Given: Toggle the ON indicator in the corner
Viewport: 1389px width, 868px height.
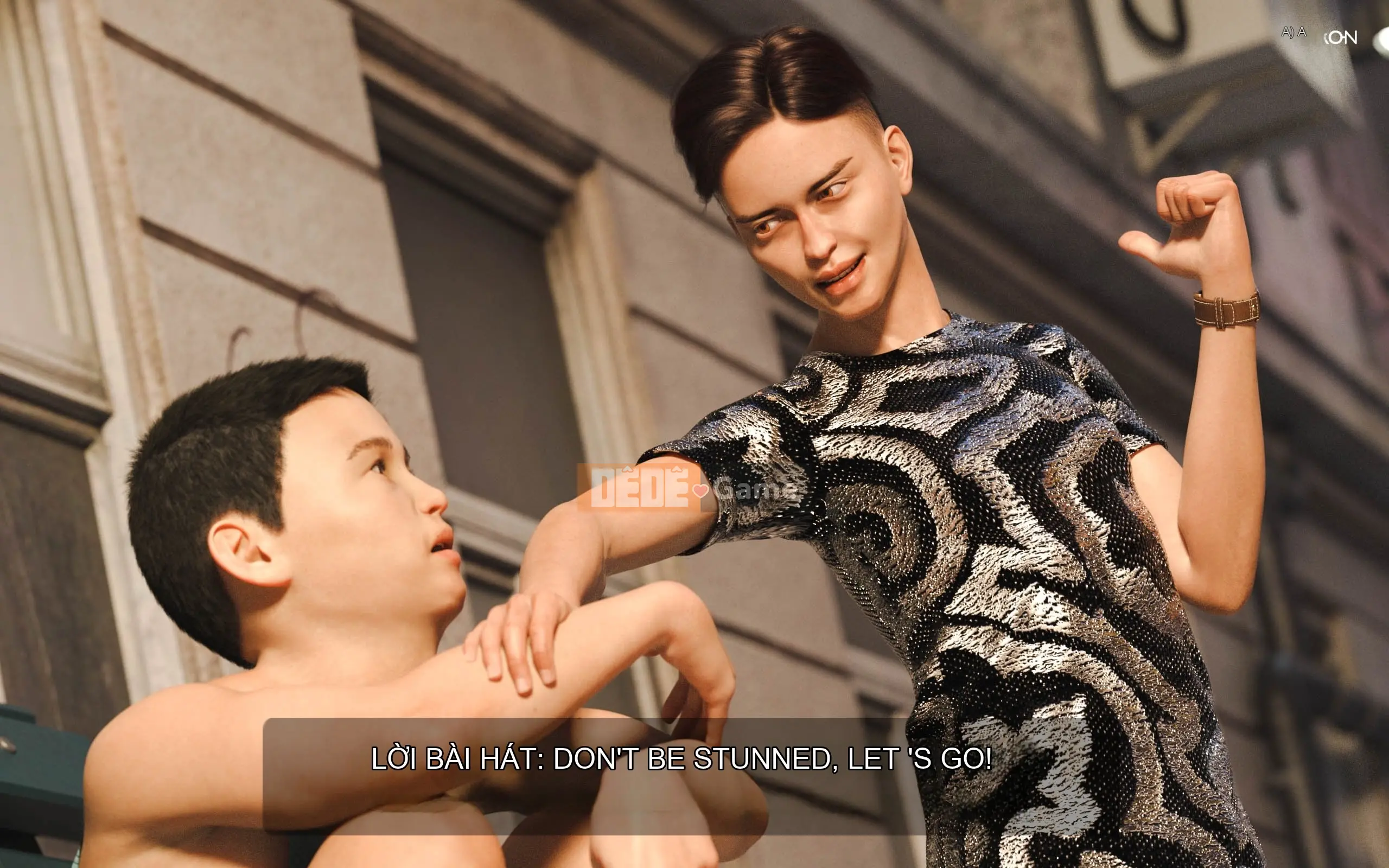Looking at the screenshot, I should pyautogui.click(x=1341, y=38).
